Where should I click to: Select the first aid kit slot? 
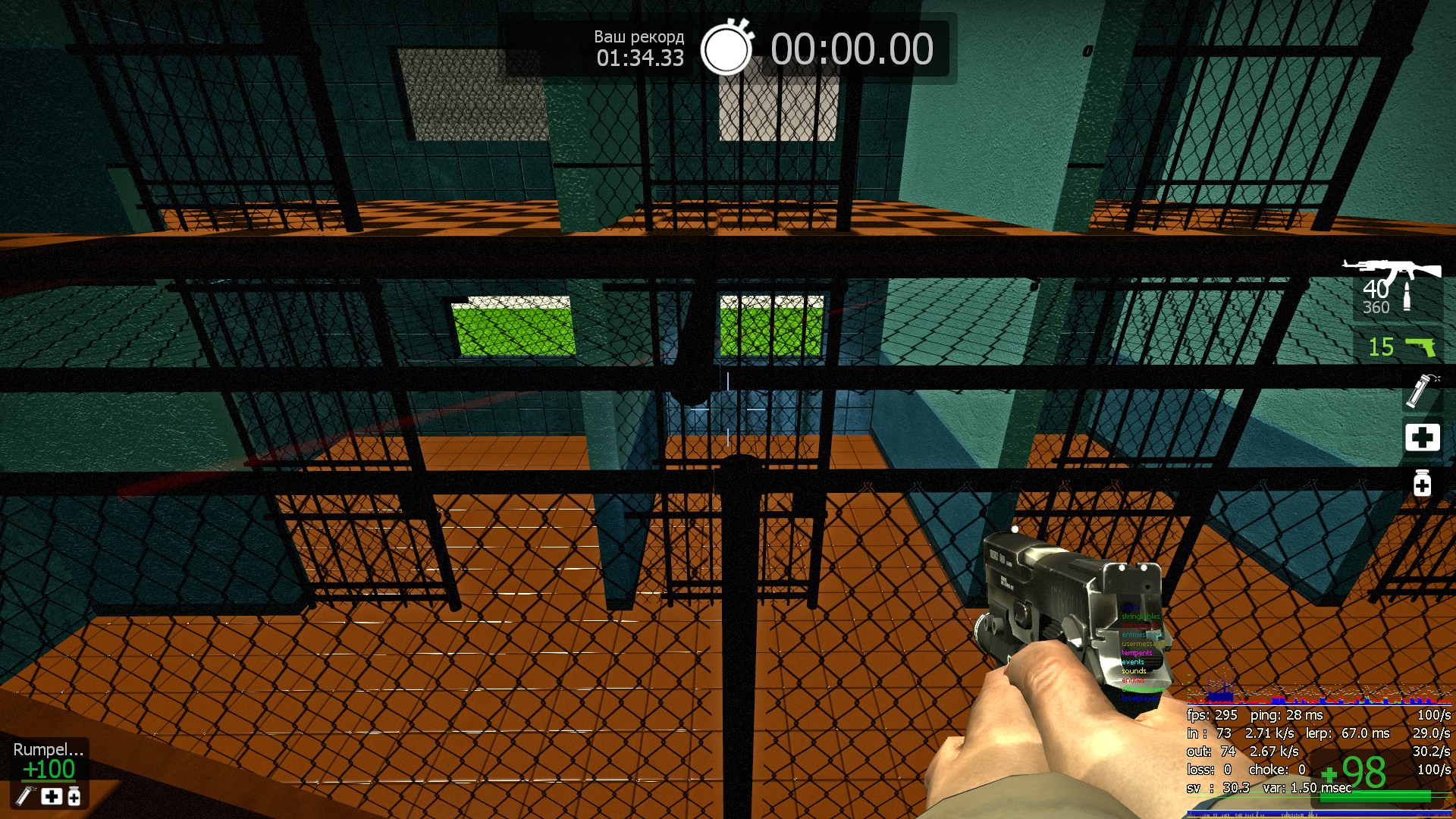[x=1422, y=438]
